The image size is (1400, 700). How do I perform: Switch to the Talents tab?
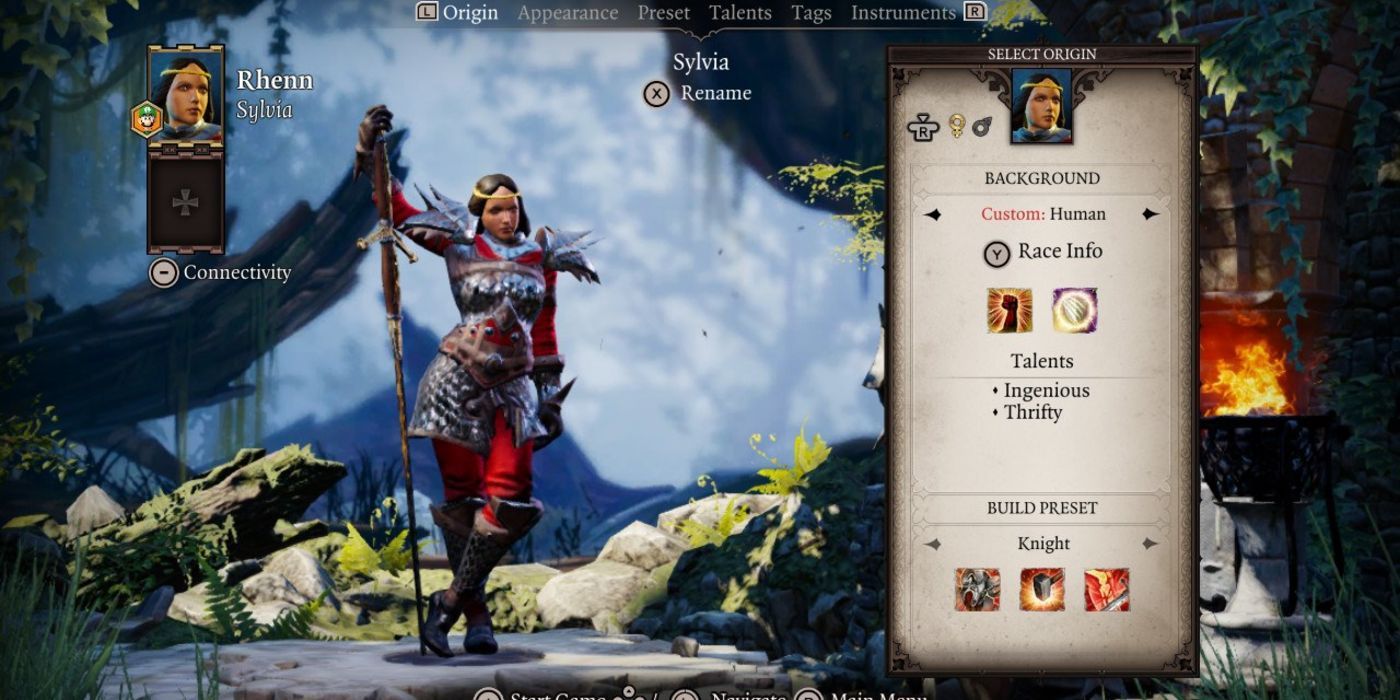pyautogui.click(x=740, y=13)
